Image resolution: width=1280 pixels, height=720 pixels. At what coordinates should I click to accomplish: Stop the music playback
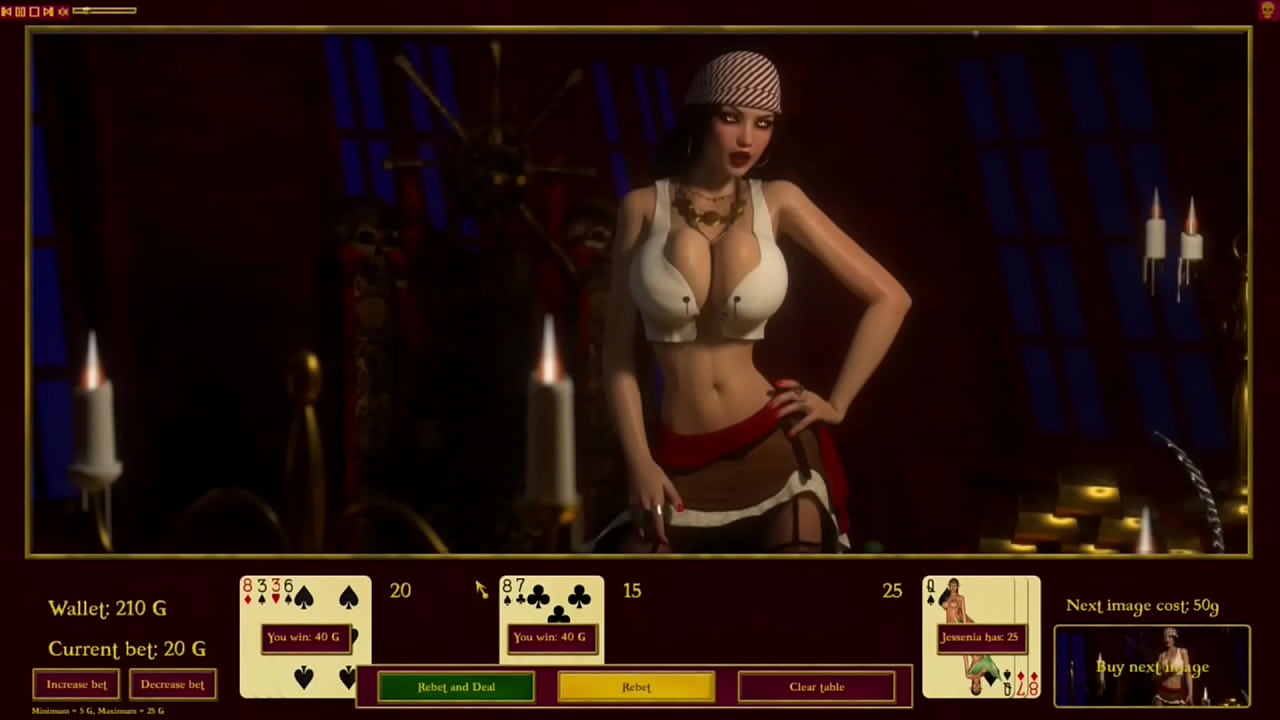click(x=34, y=11)
